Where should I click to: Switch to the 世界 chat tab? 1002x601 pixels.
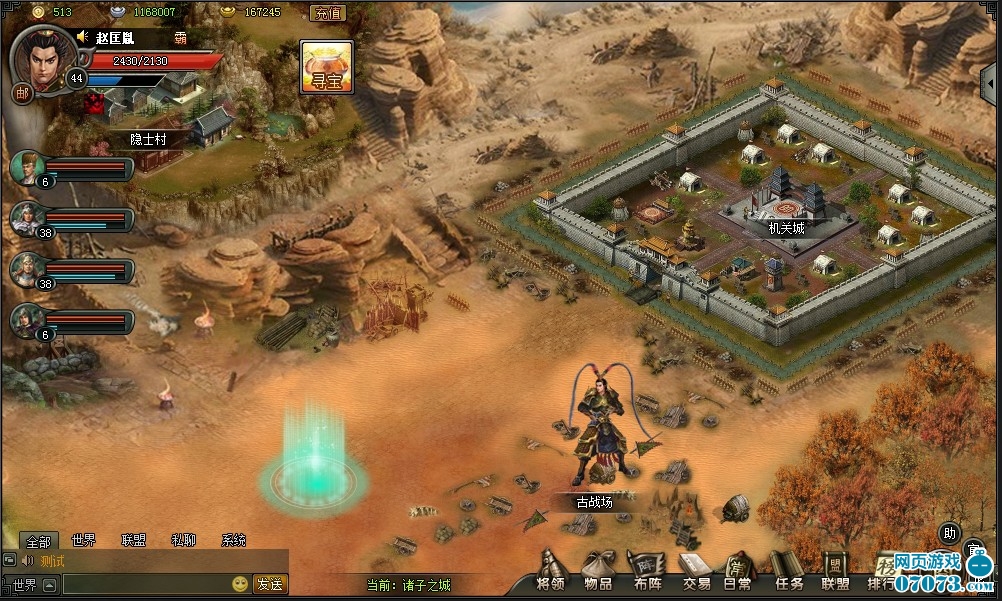84,540
